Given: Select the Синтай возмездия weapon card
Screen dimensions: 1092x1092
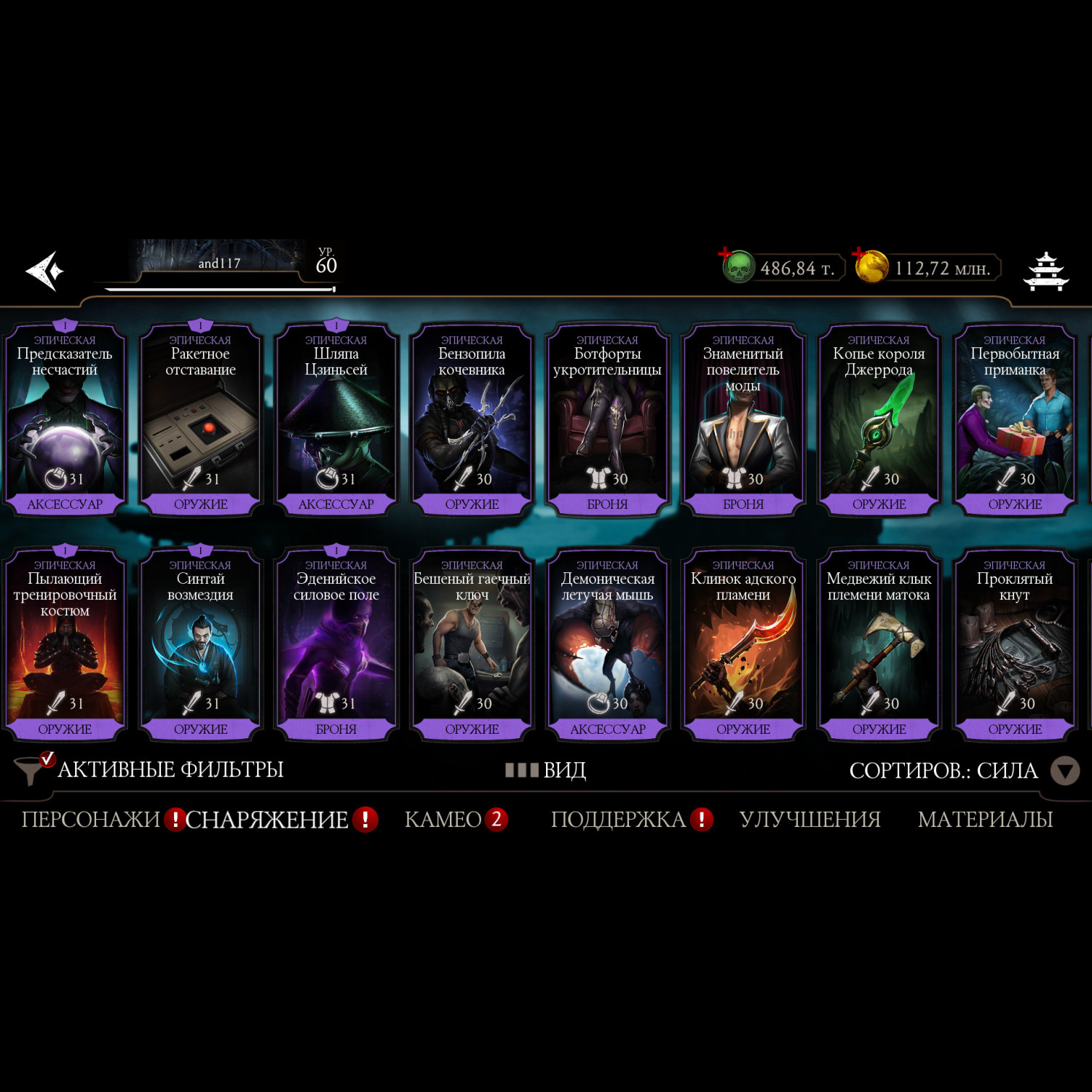Looking at the screenshot, I should [x=200, y=645].
